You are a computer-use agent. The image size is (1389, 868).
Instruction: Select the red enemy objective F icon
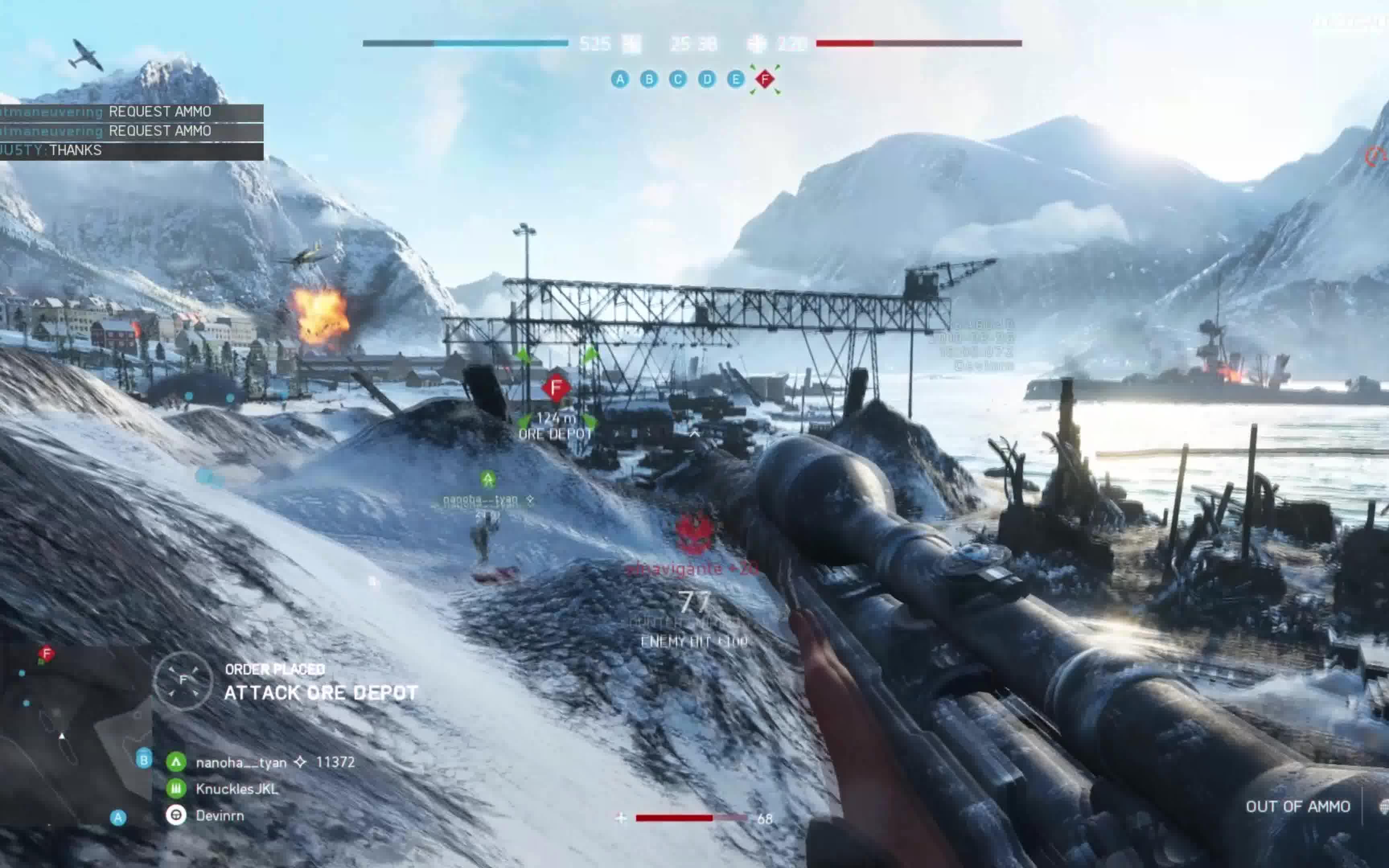pos(765,79)
